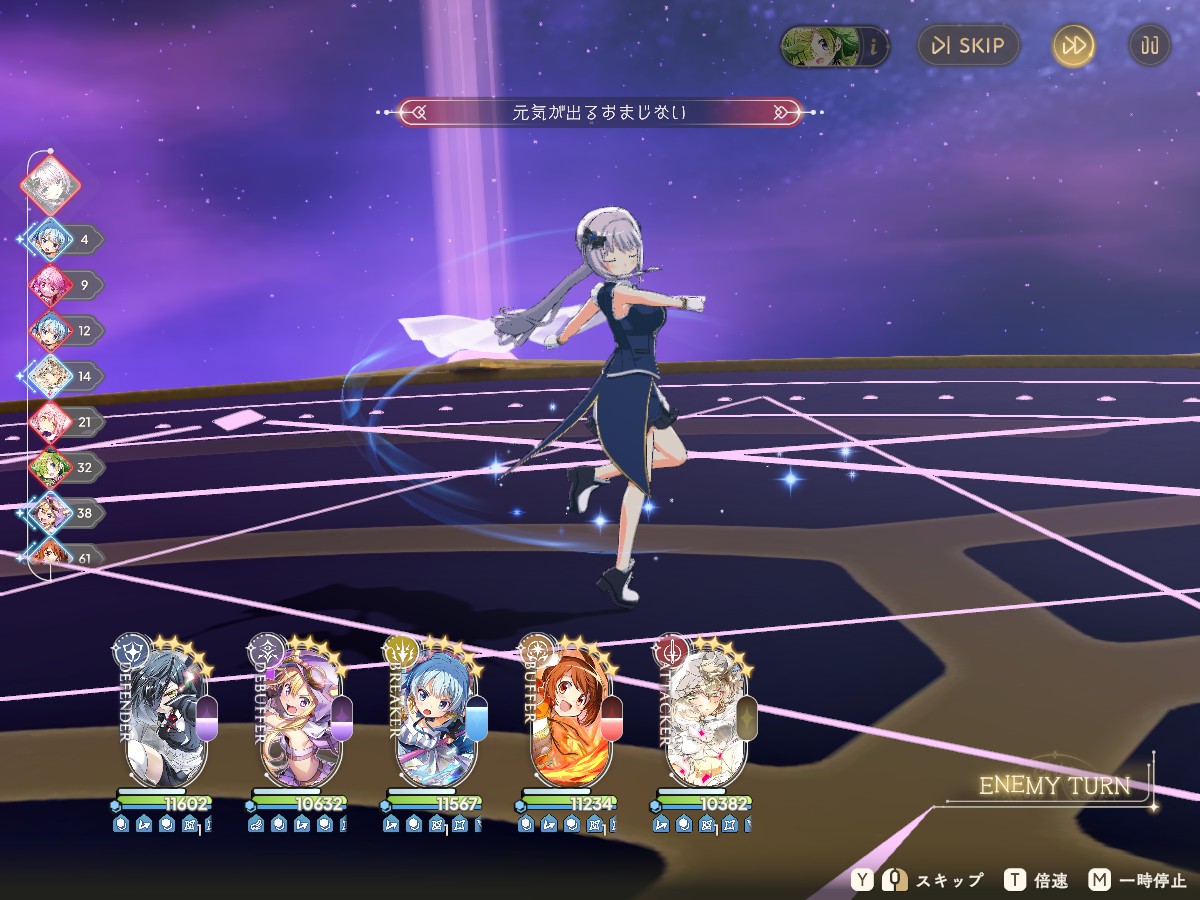Inspect the turn order portrait numbered 9

[49, 285]
